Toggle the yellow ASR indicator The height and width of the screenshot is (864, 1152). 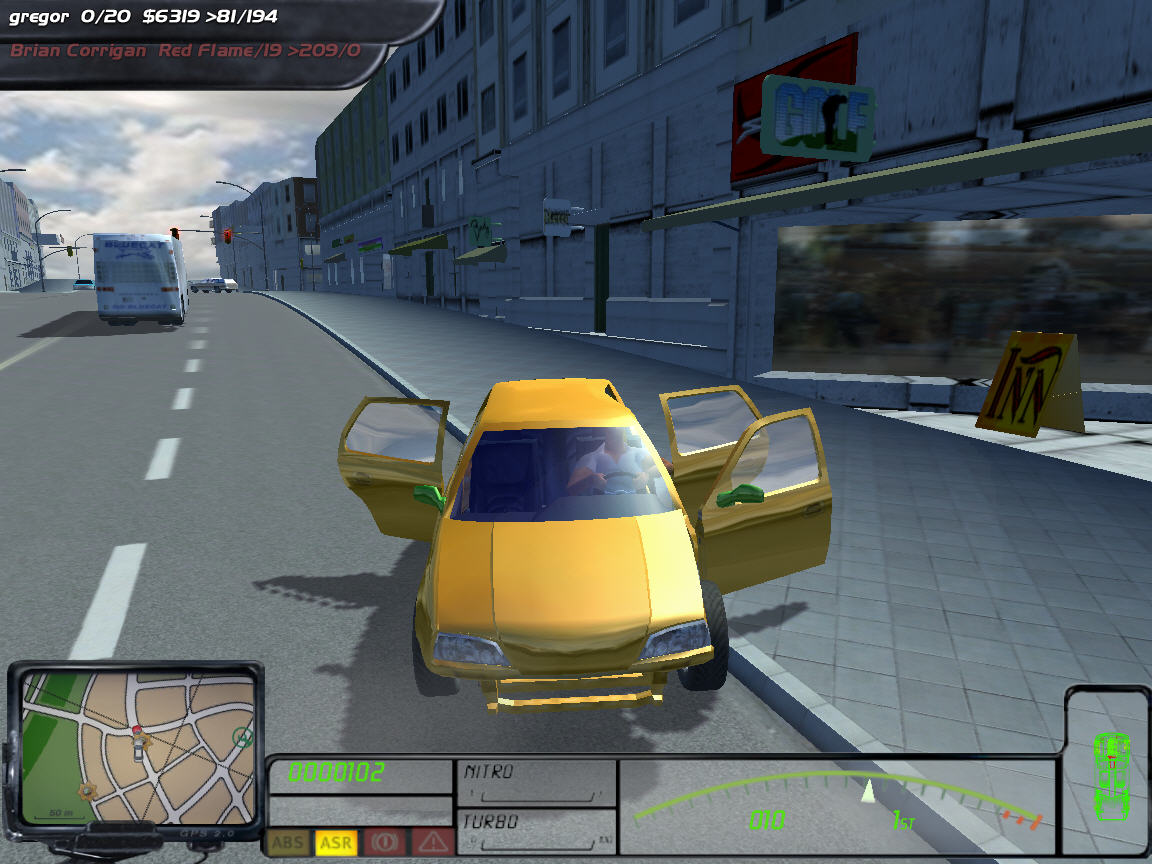coord(336,842)
